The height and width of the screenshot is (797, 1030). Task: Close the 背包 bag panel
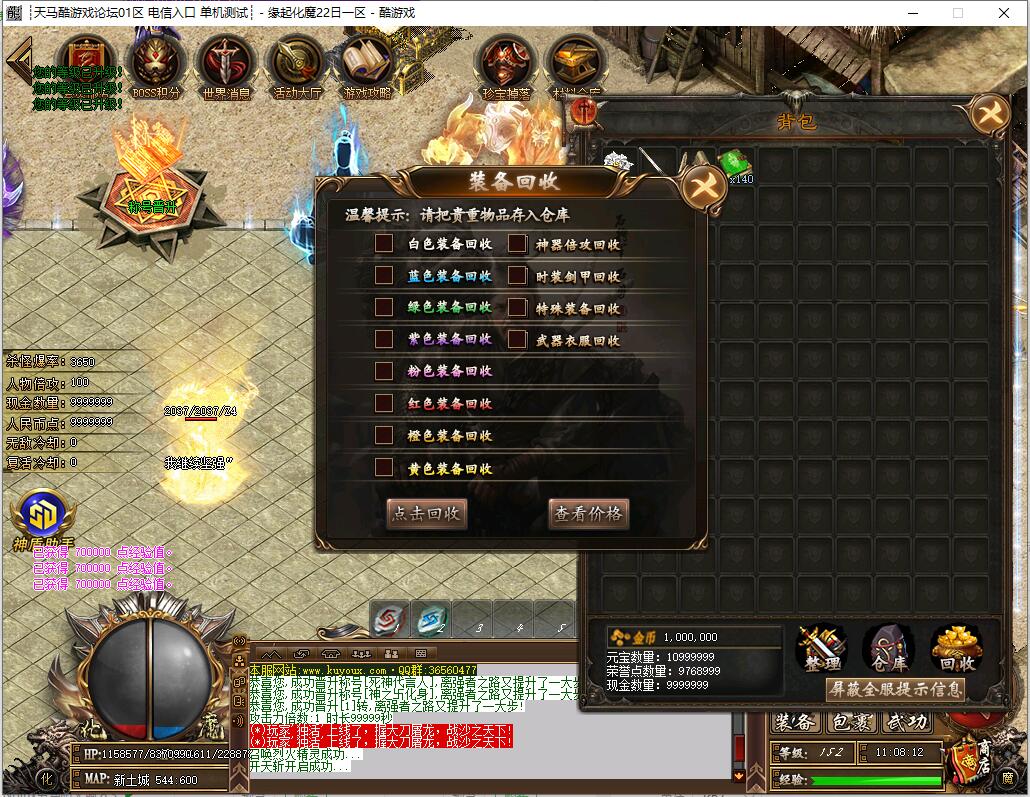[x=990, y=114]
